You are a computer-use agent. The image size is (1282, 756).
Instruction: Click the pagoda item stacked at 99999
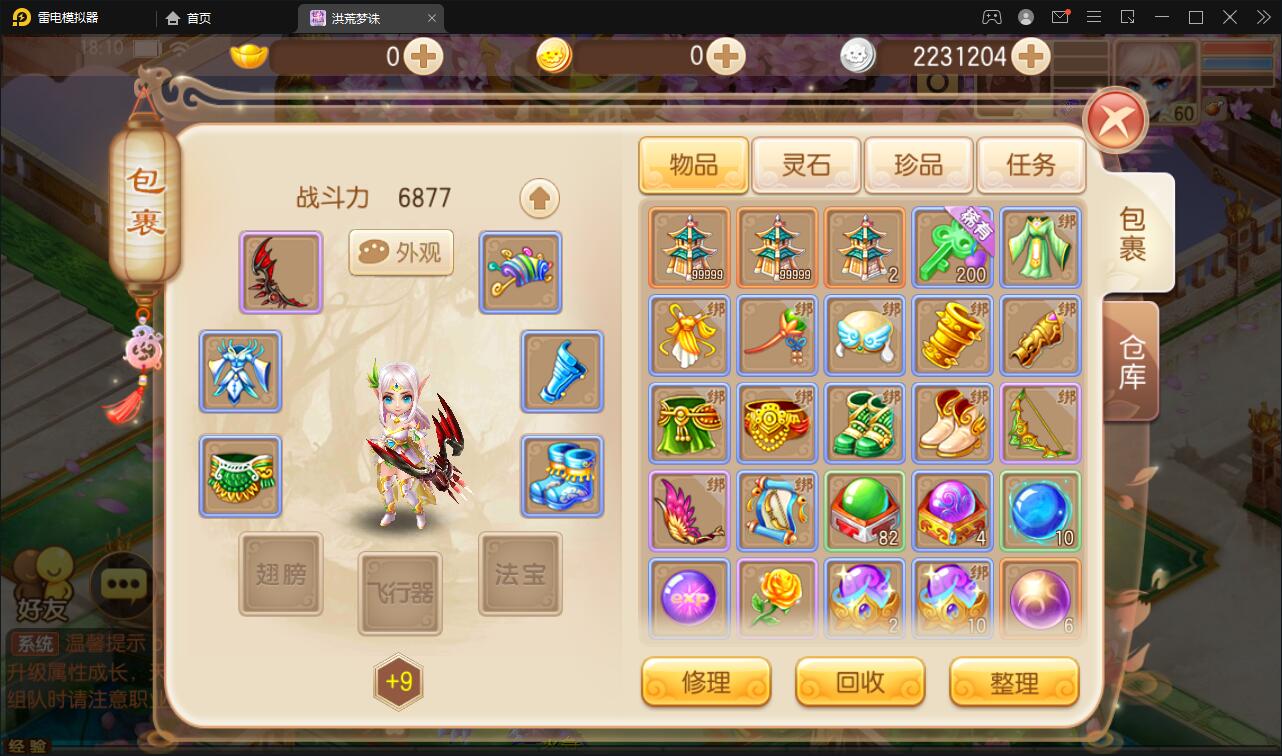click(x=688, y=248)
